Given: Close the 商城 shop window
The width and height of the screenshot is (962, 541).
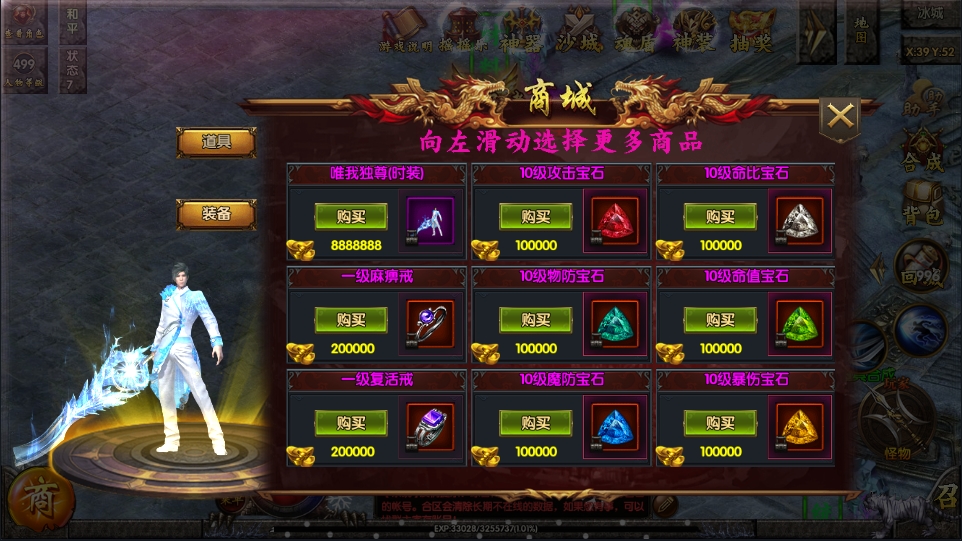Looking at the screenshot, I should (840, 118).
